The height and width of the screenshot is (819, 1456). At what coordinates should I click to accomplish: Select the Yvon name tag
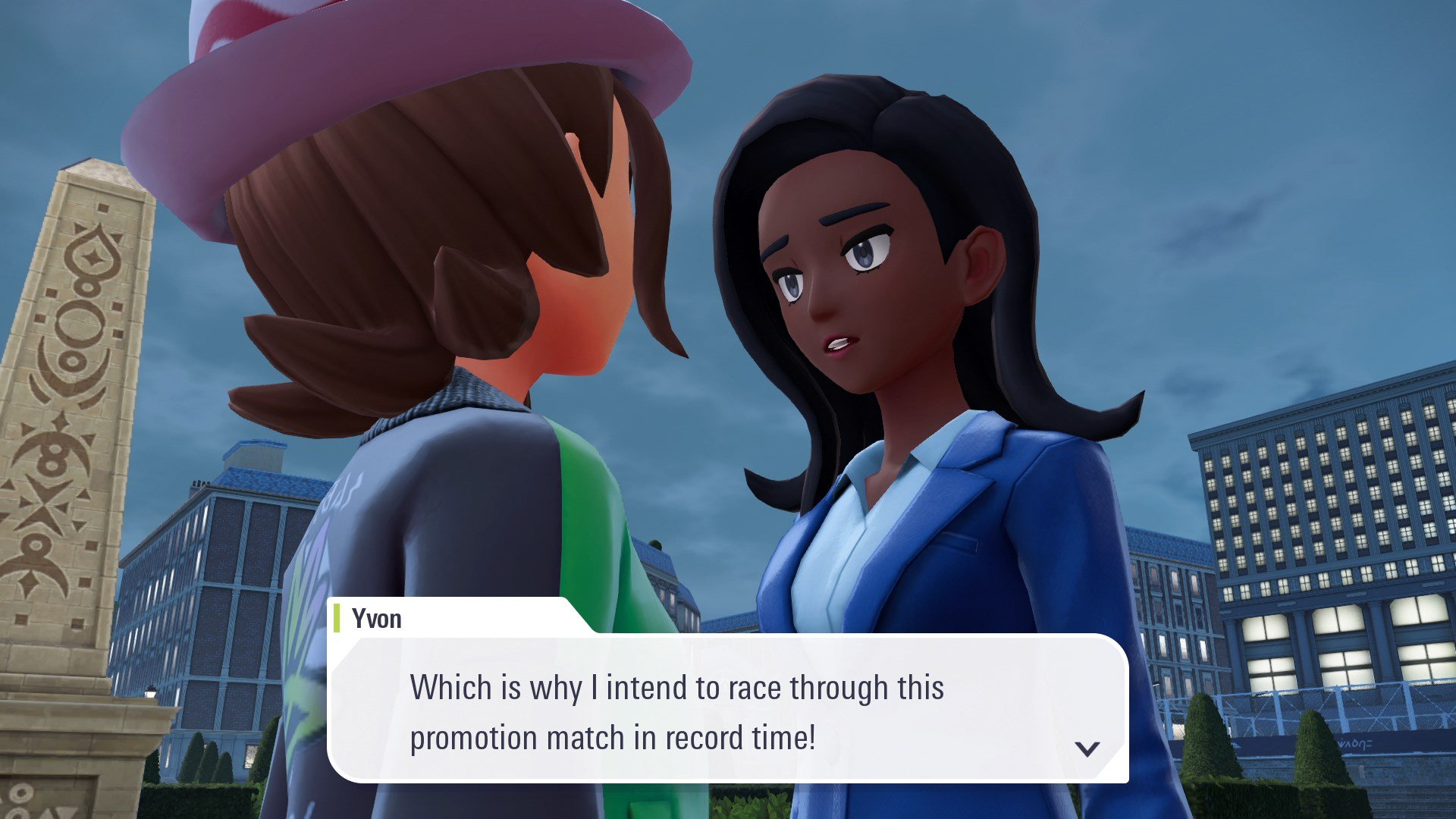point(377,619)
